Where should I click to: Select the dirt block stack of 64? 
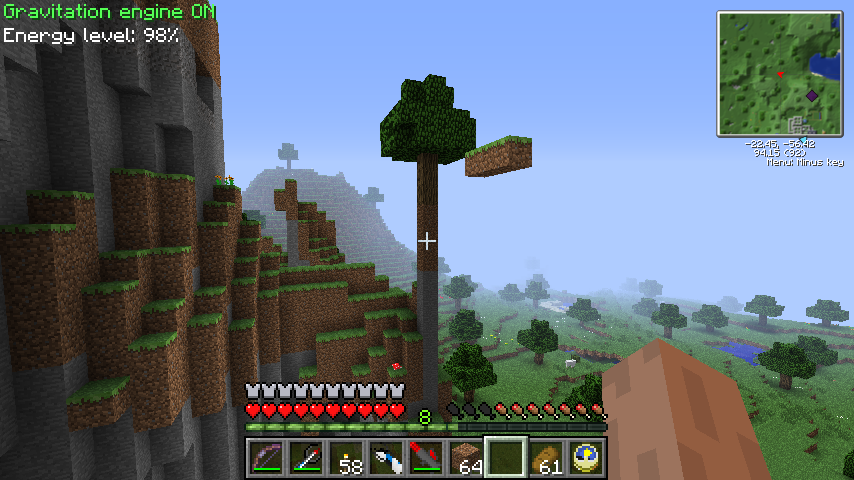coord(465,458)
